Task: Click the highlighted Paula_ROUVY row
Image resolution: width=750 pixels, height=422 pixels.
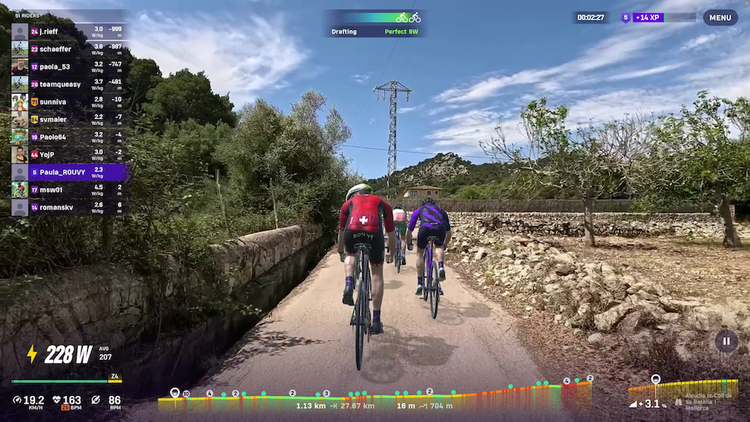Action: pyautogui.click(x=68, y=172)
